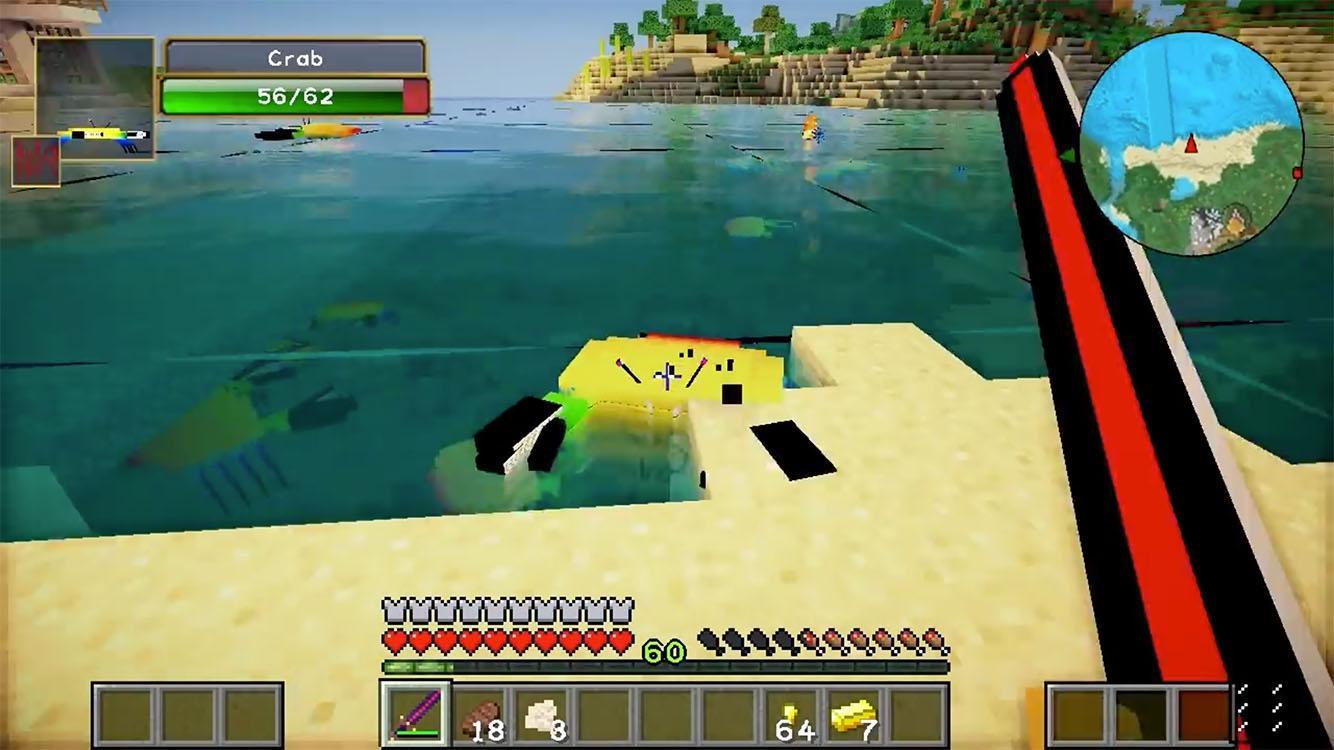
Task: Click the empty middle hotbar slot
Action: (668, 715)
